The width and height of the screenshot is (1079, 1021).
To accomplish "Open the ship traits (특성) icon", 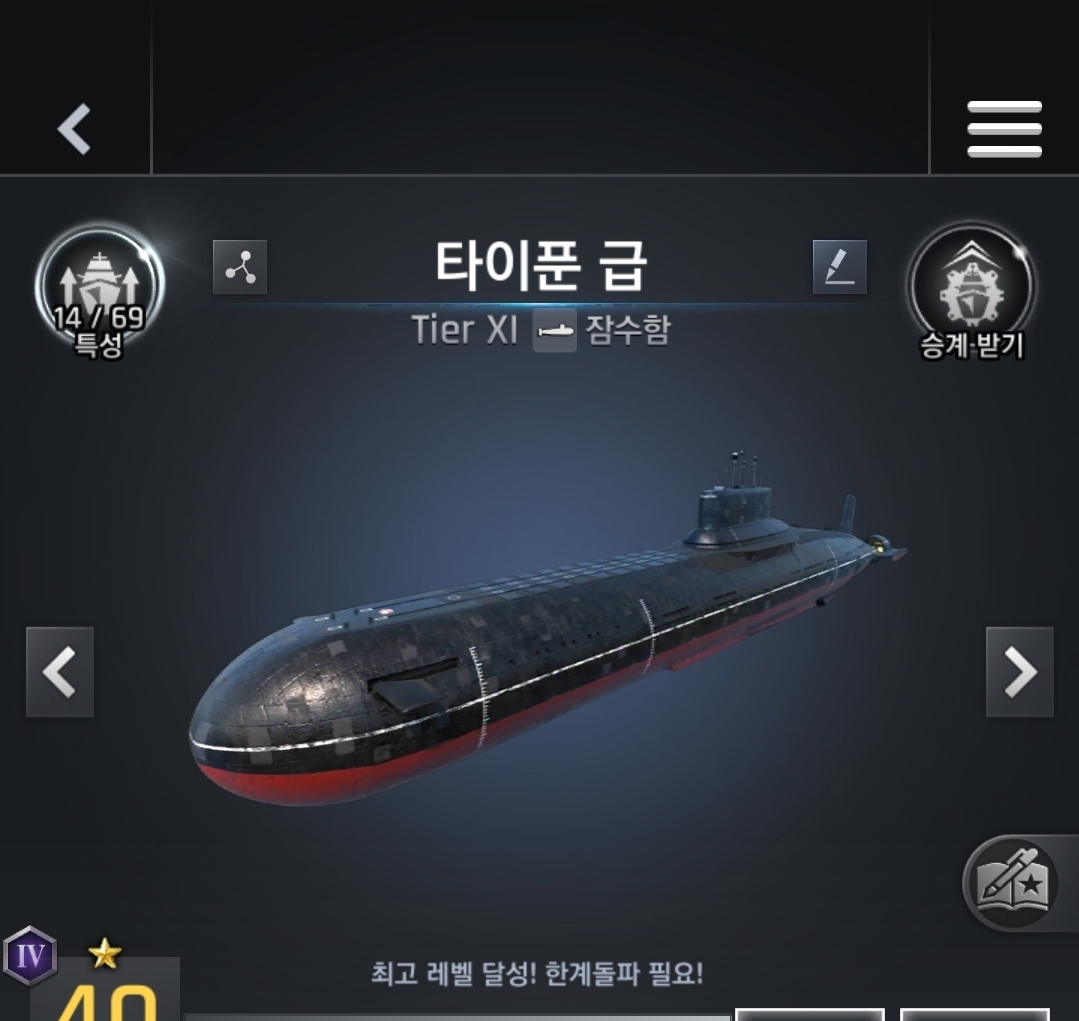I will click(99, 290).
